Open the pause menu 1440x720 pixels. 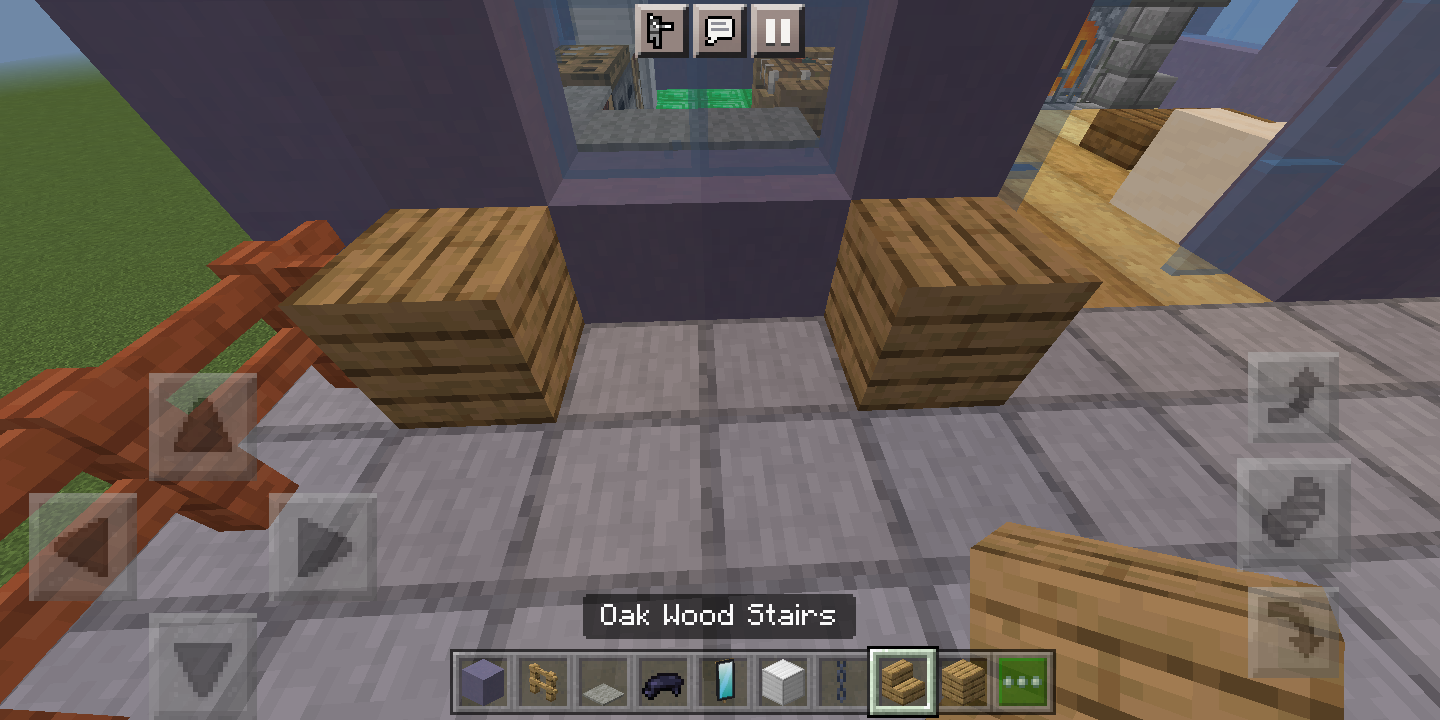point(777,31)
